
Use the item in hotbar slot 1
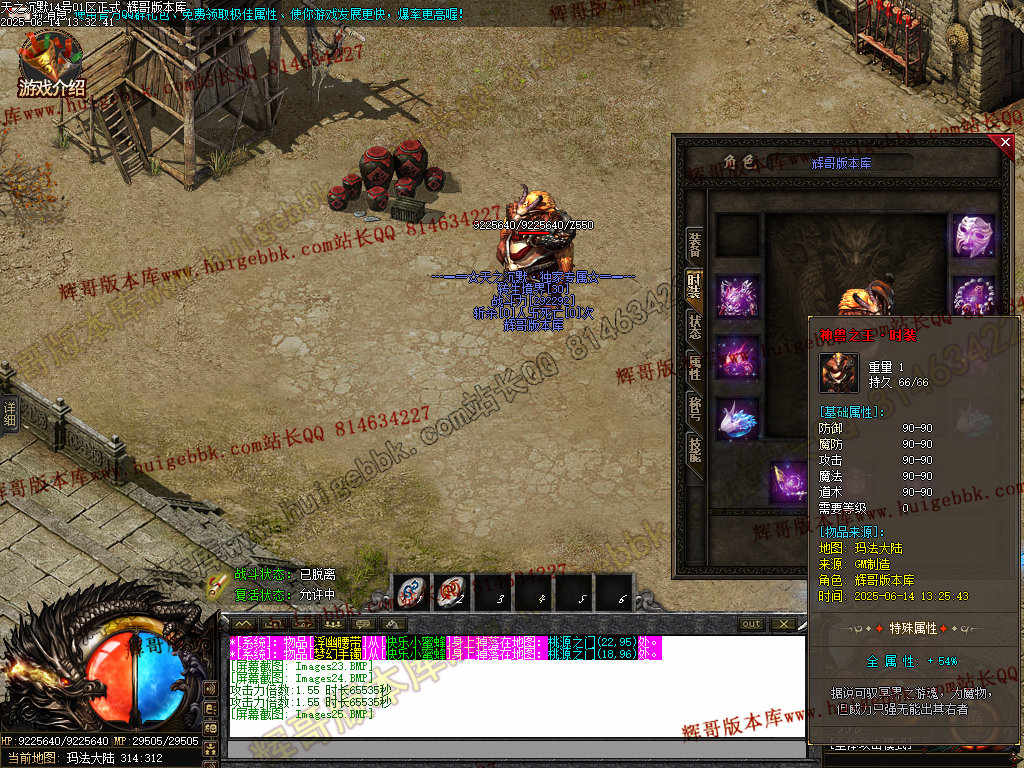coord(411,593)
